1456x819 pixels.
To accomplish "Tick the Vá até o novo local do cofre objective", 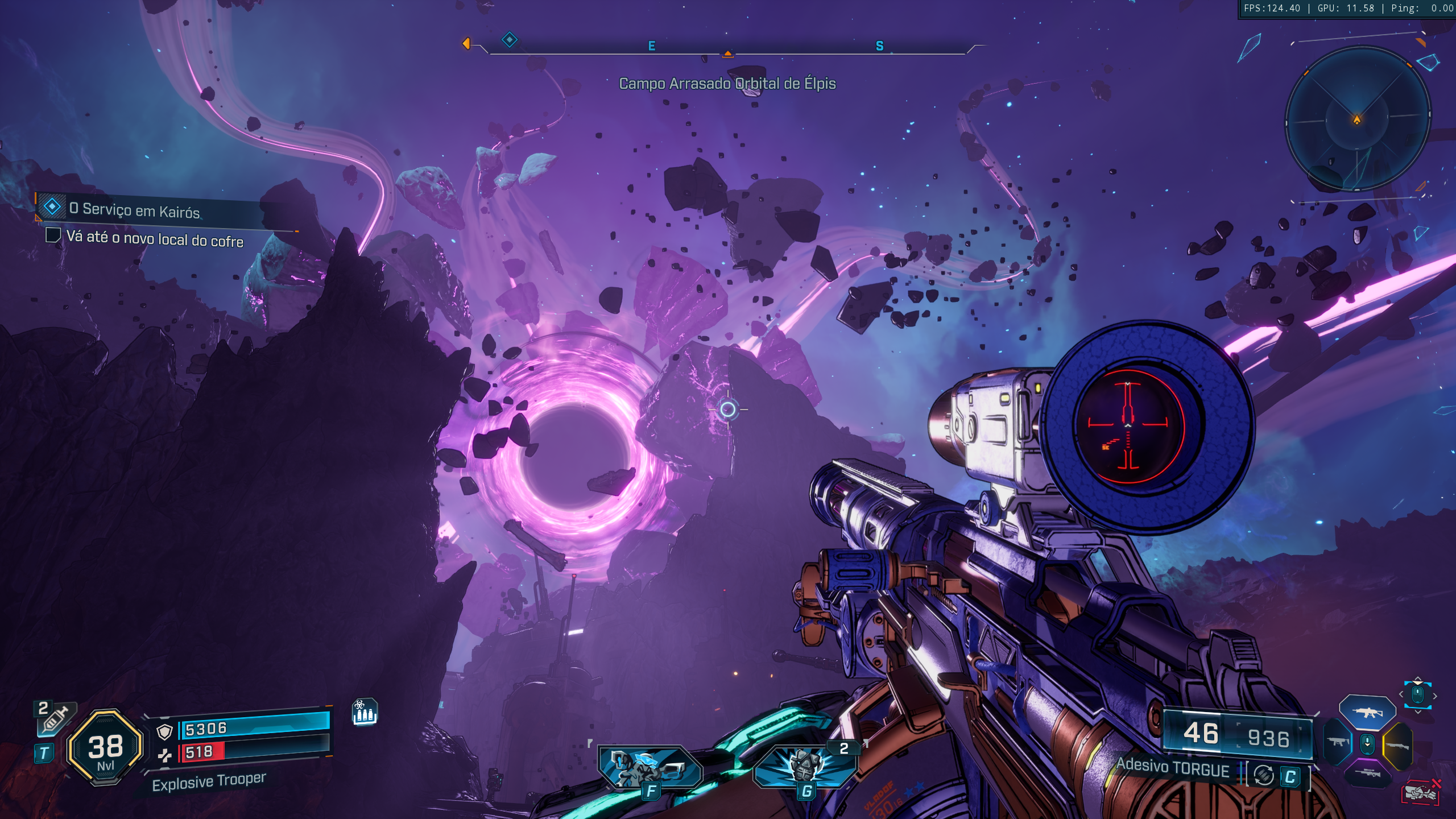I will [53, 235].
